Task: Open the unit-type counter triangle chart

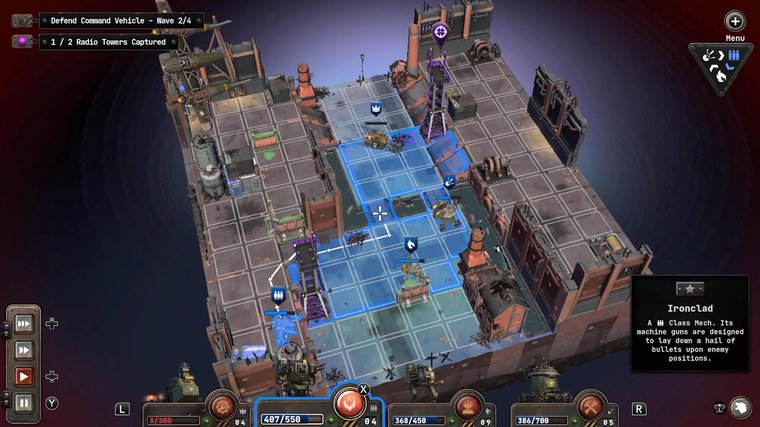Action: pos(721,65)
